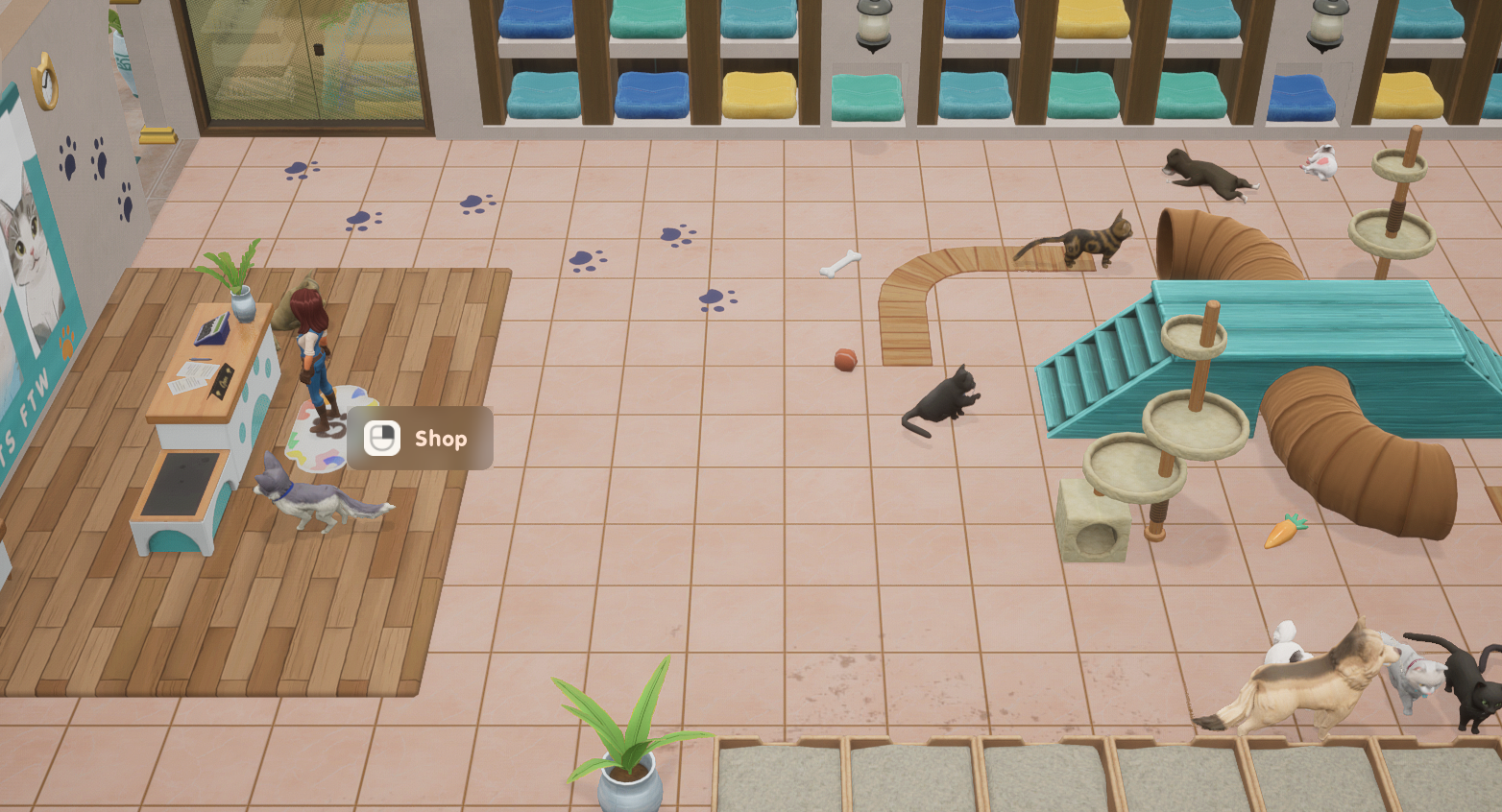
Task: Open the Shop interaction prompt
Action: coord(420,439)
